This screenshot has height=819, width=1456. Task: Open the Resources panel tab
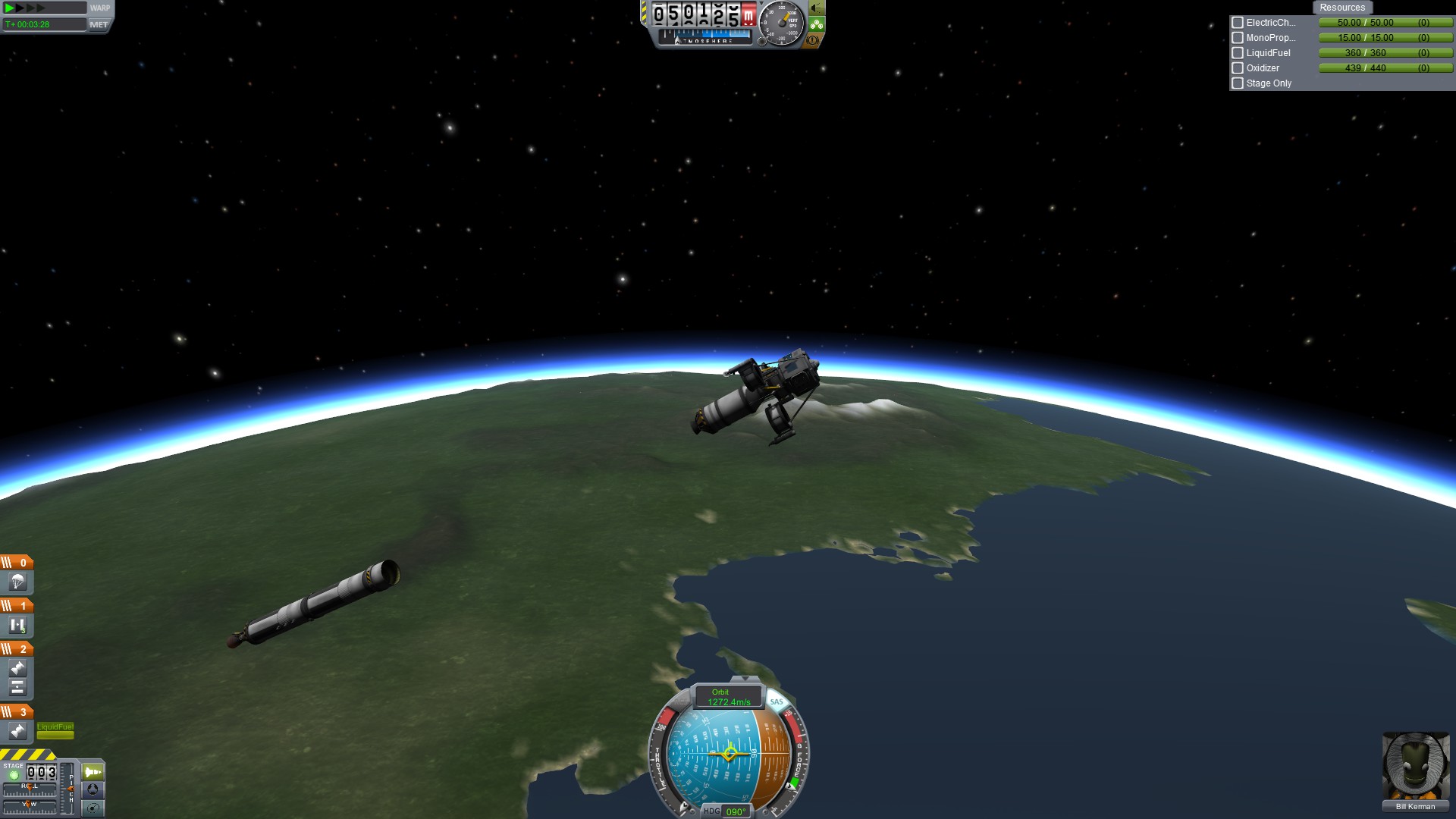click(x=1341, y=8)
